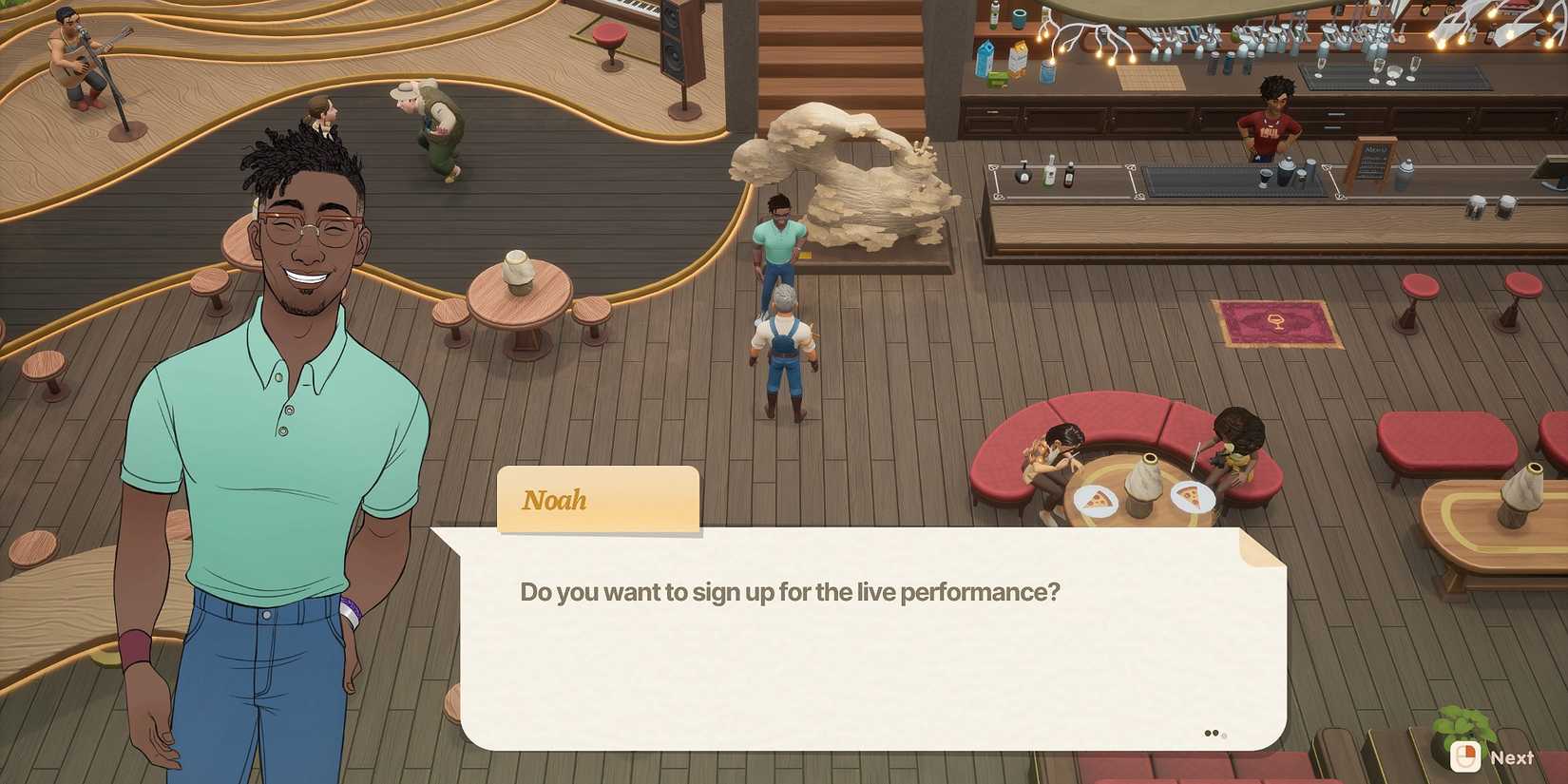Click the mouse icon next to Next
Viewport: 1568px width, 784px height.
[x=1466, y=757]
